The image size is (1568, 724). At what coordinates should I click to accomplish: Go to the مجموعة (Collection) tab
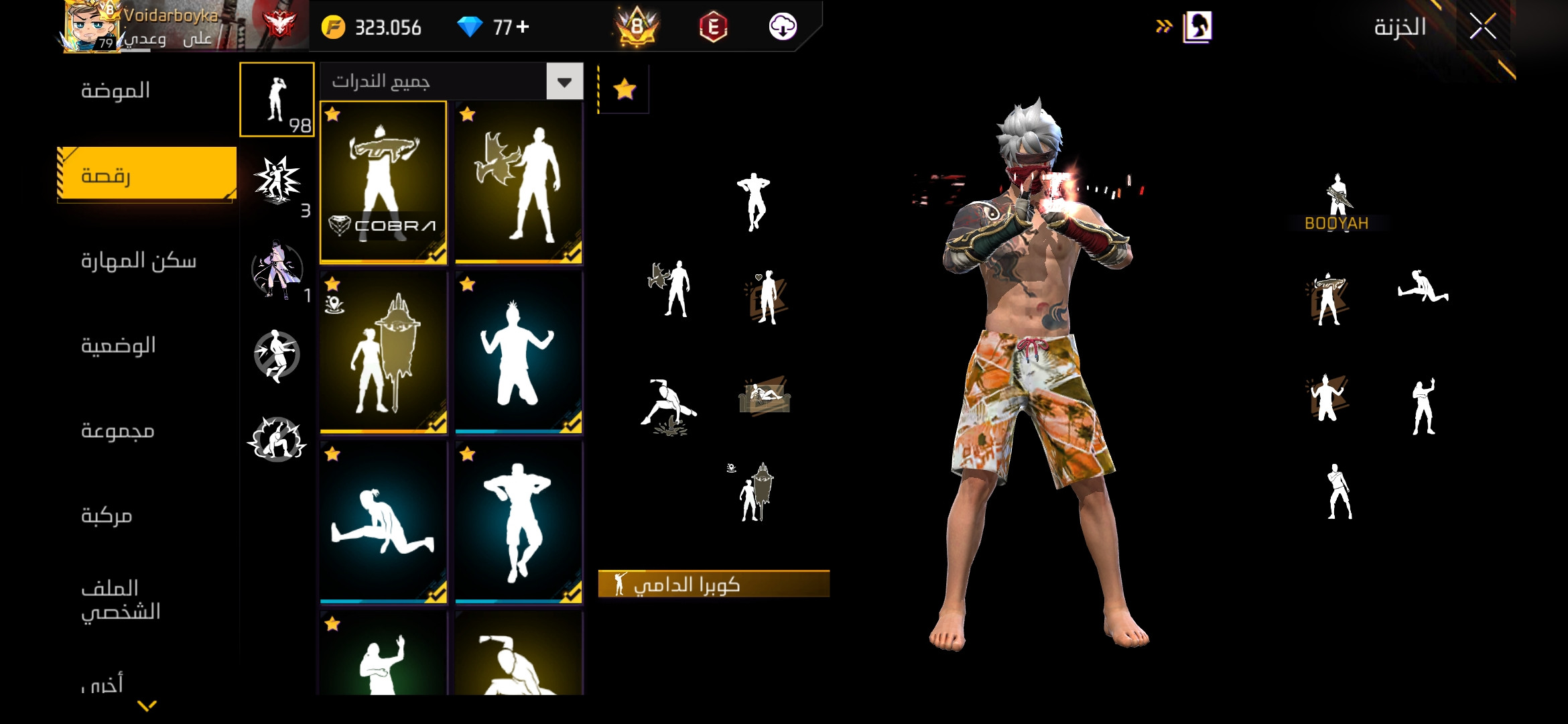(x=118, y=430)
